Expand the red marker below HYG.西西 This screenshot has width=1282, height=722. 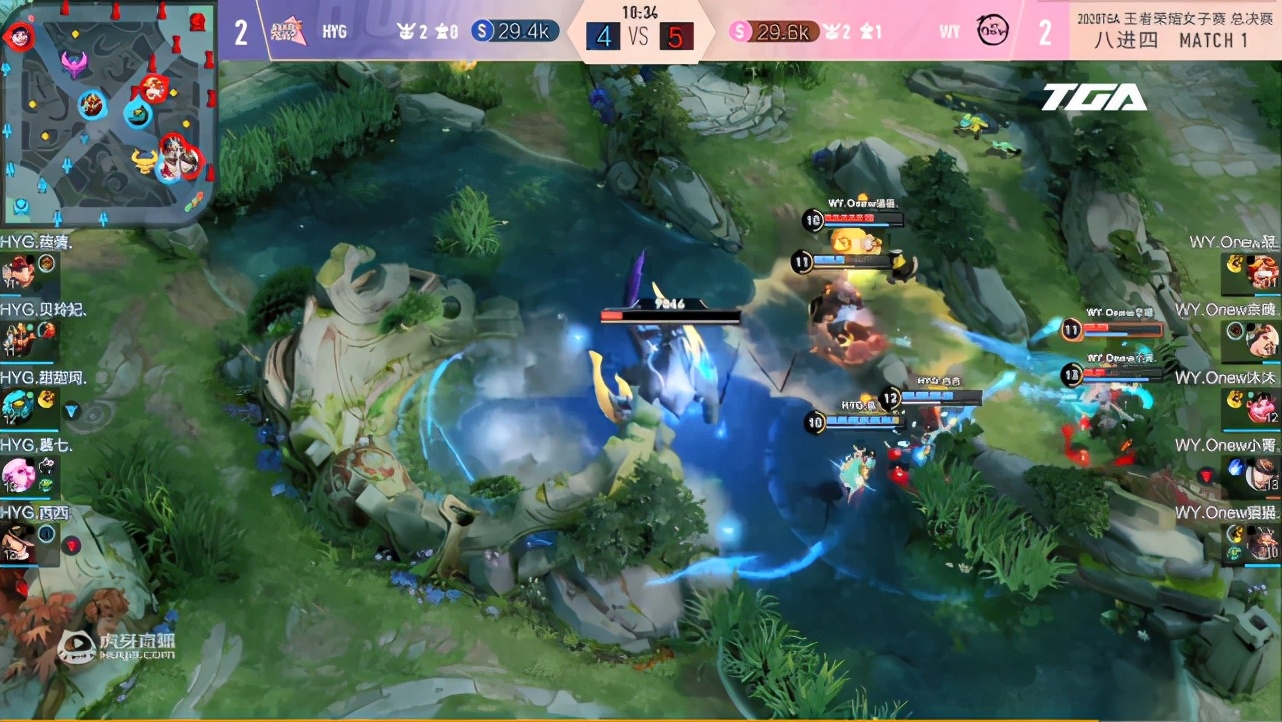pyautogui.click(x=73, y=545)
